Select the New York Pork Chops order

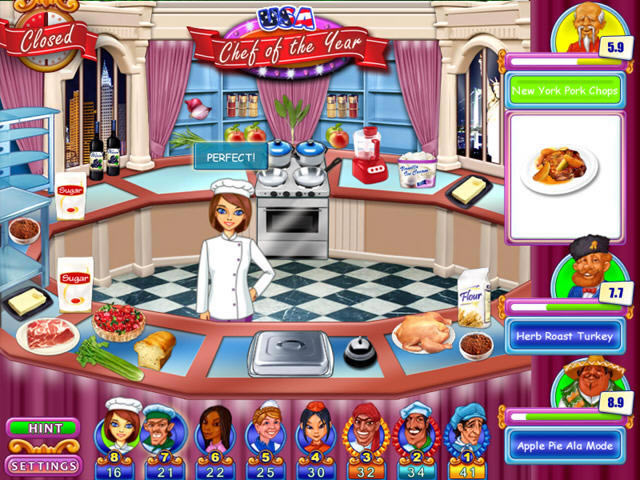point(564,93)
